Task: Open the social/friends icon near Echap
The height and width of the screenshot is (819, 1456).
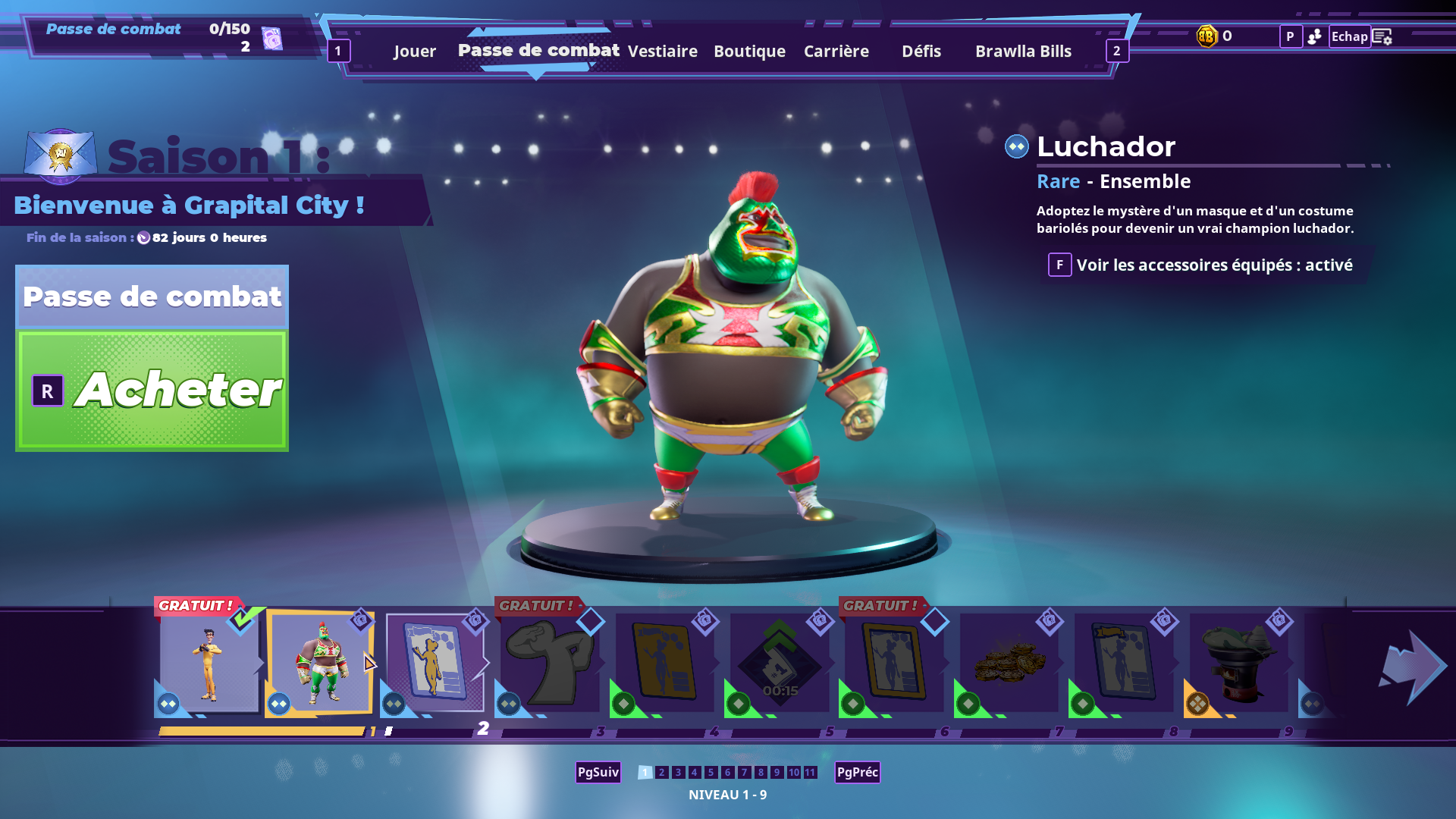Action: click(1315, 36)
